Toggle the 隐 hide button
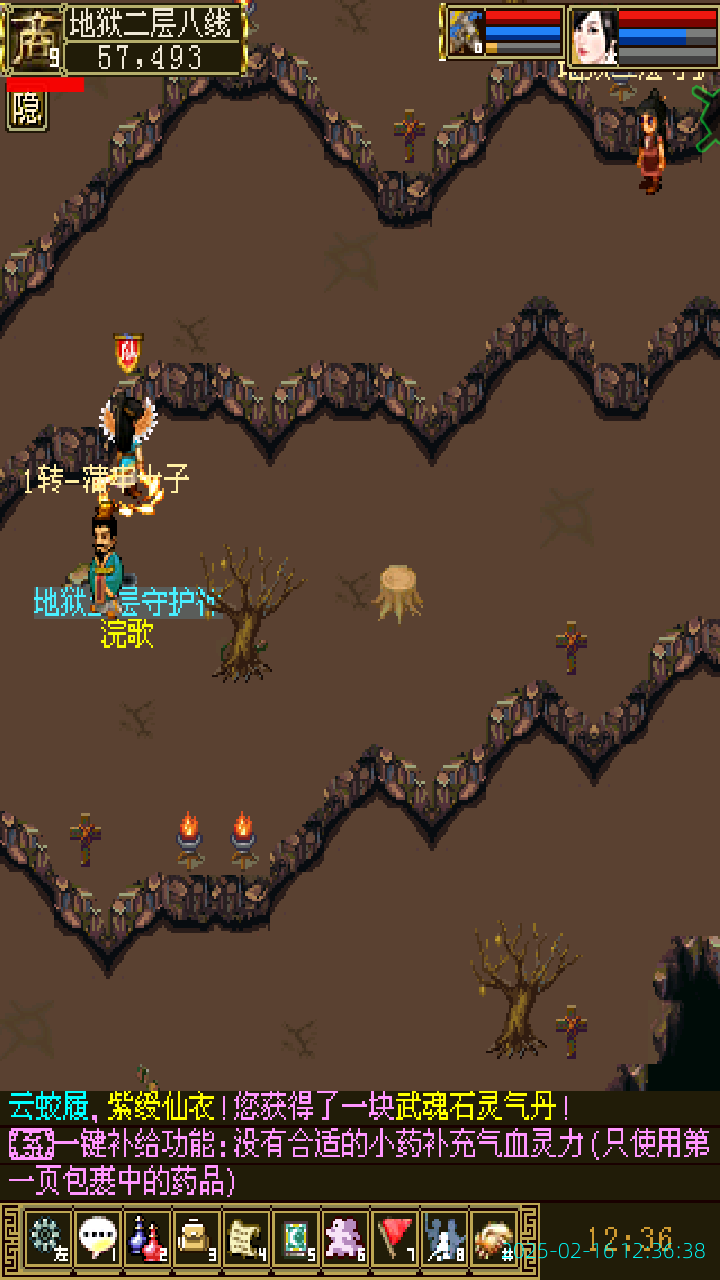Image resolution: width=720 pixels, height=1280 pixels. point(27,110)
